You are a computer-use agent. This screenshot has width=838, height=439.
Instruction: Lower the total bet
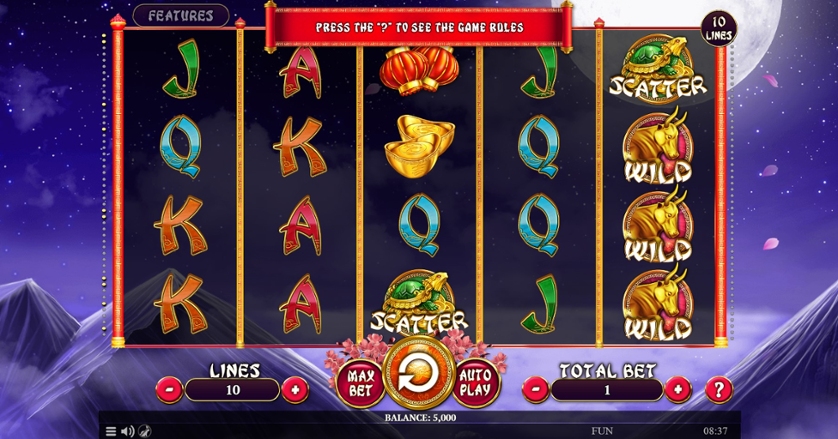(536, 389)
